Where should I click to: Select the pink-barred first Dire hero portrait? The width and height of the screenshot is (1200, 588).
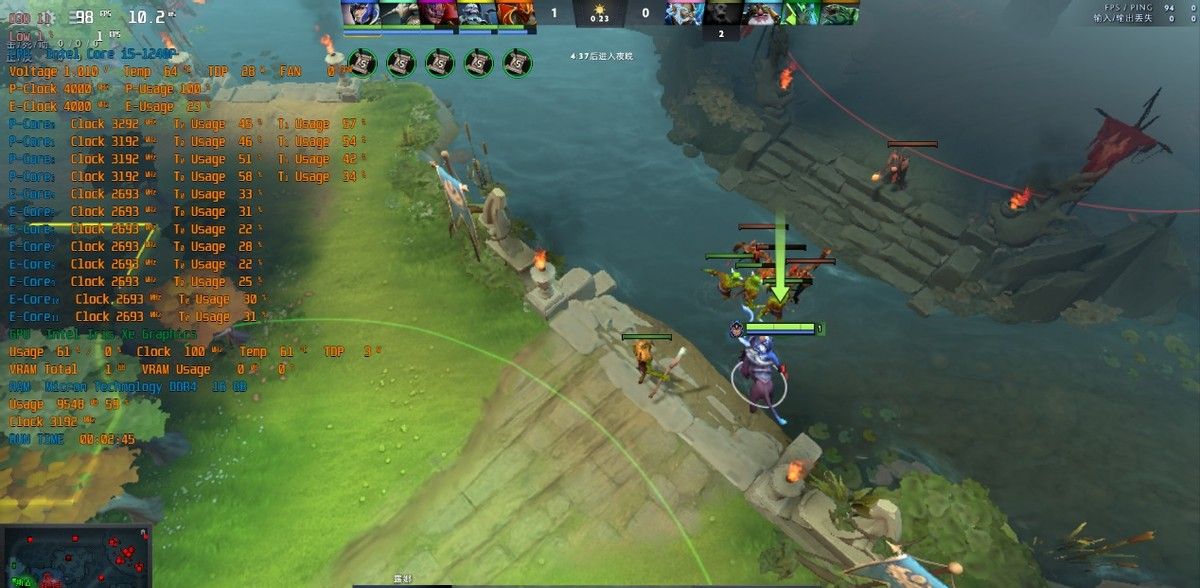pyautogui.click(x=684, y=13)
